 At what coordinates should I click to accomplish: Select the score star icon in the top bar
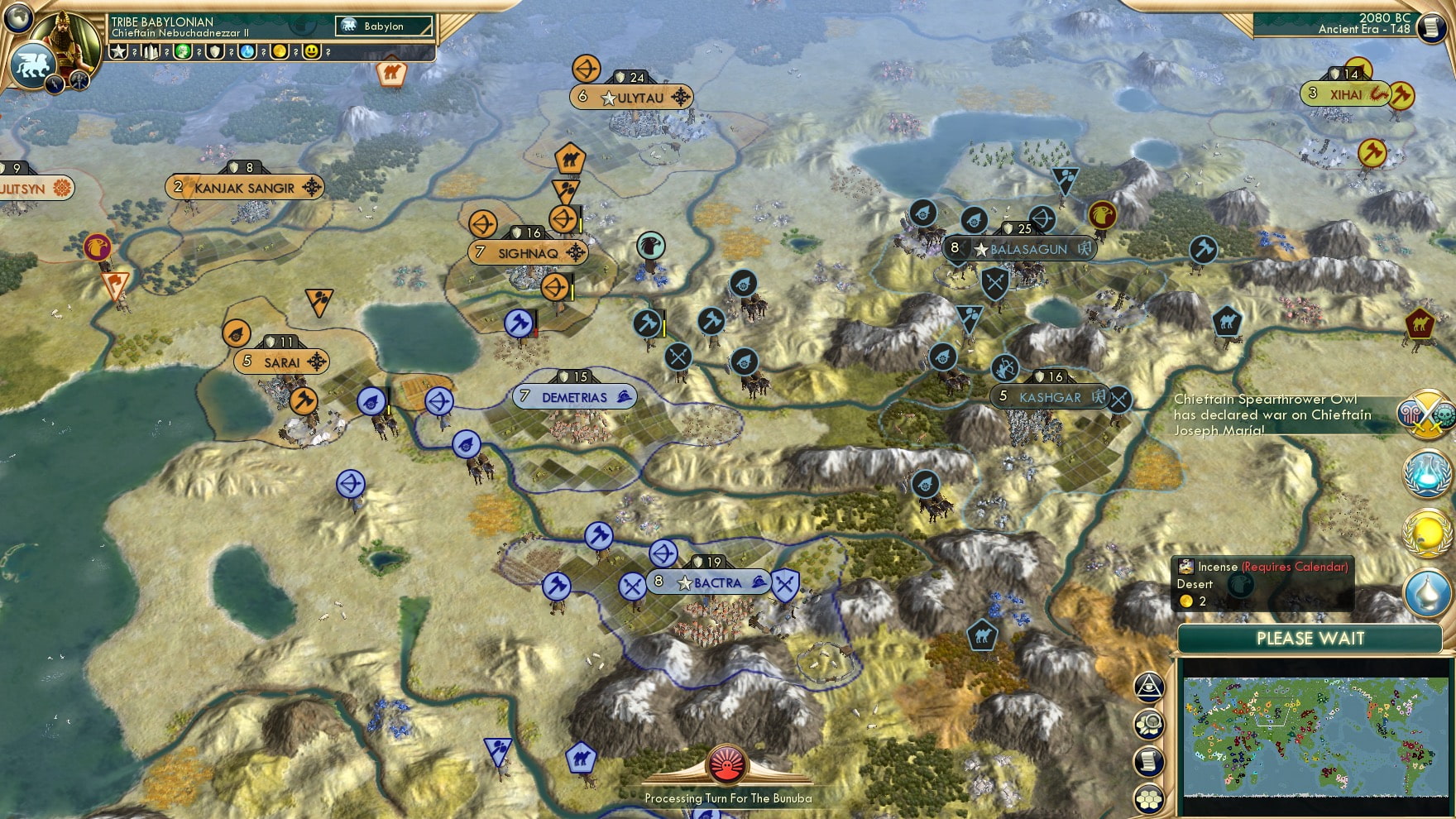pos(118,51)
